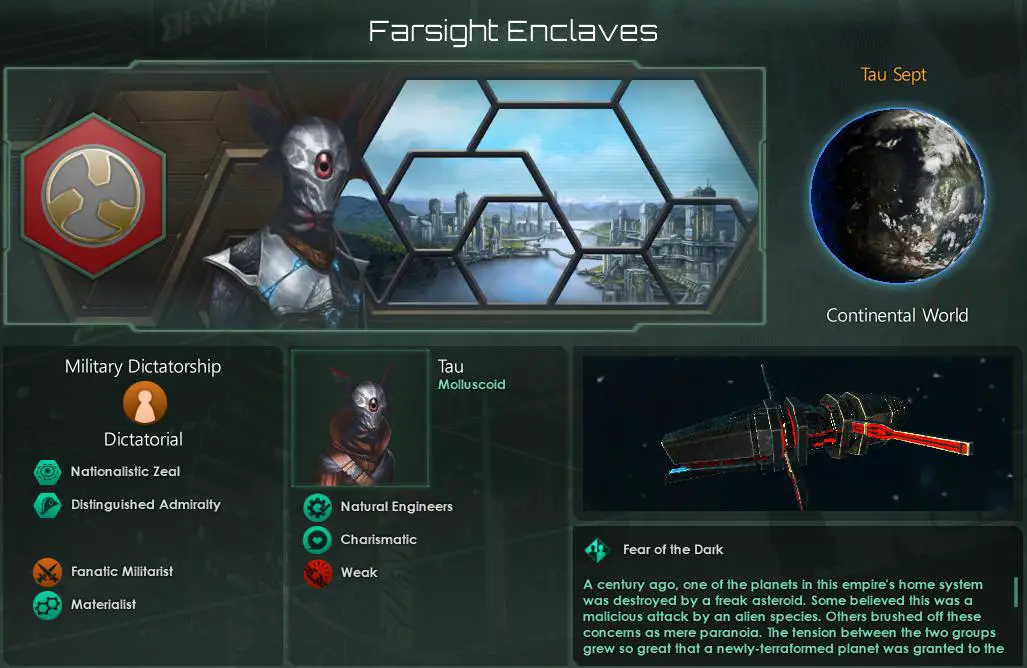Click the Fear of the Dark origin icon

[x=597, y=549]
